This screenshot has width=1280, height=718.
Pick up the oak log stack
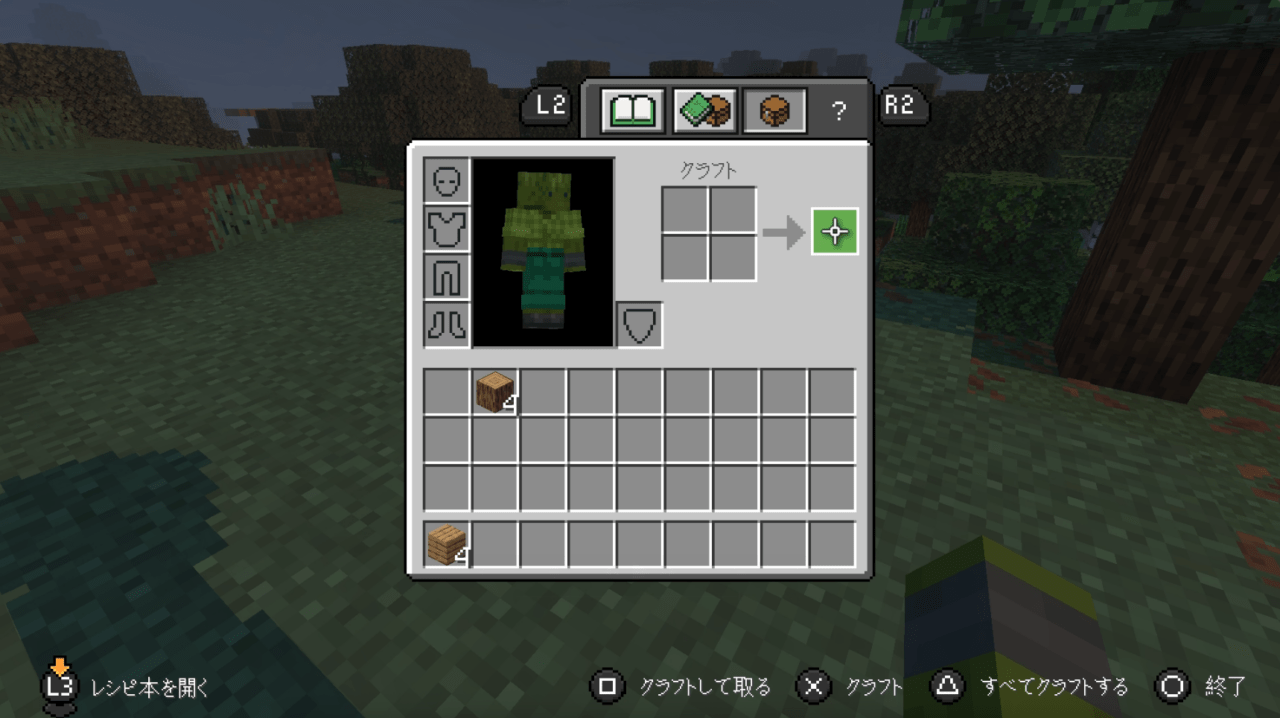(x=495, y=391)
